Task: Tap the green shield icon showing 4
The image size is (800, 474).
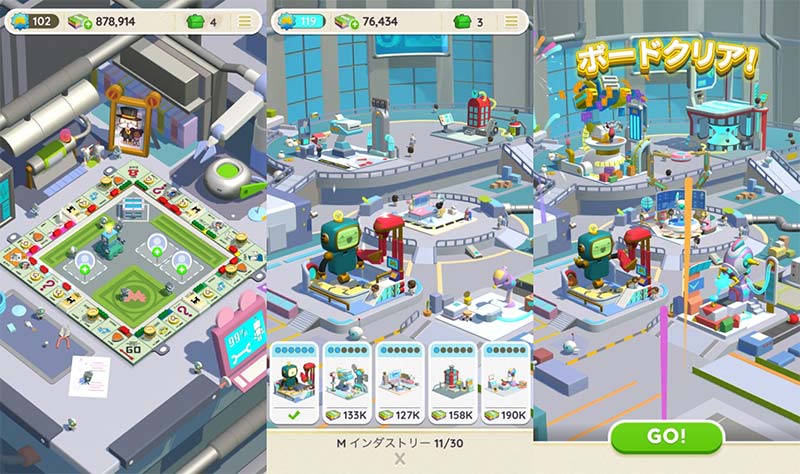Action: 196,21
